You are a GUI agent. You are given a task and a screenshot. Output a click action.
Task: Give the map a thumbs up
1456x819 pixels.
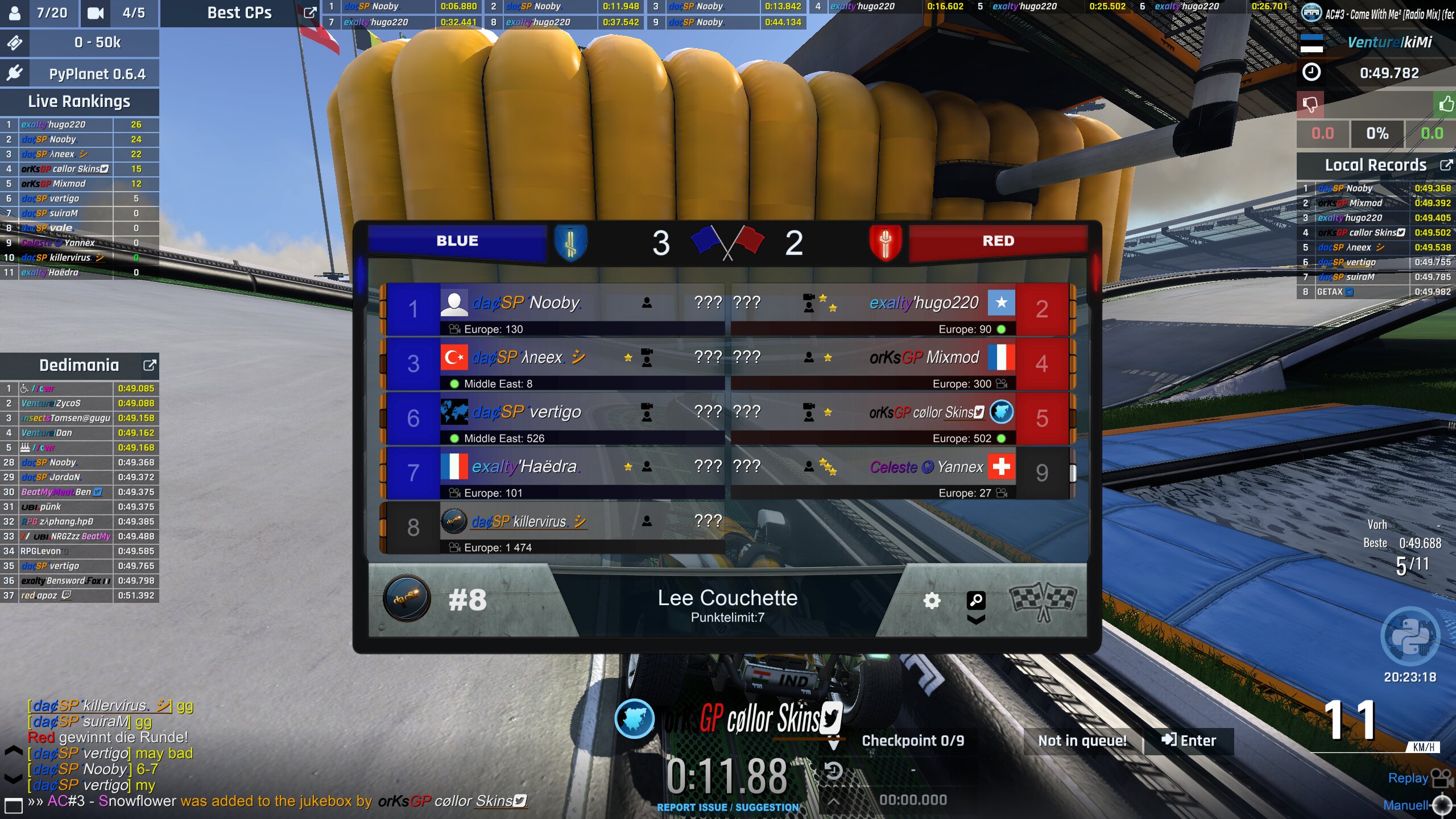1445,104
